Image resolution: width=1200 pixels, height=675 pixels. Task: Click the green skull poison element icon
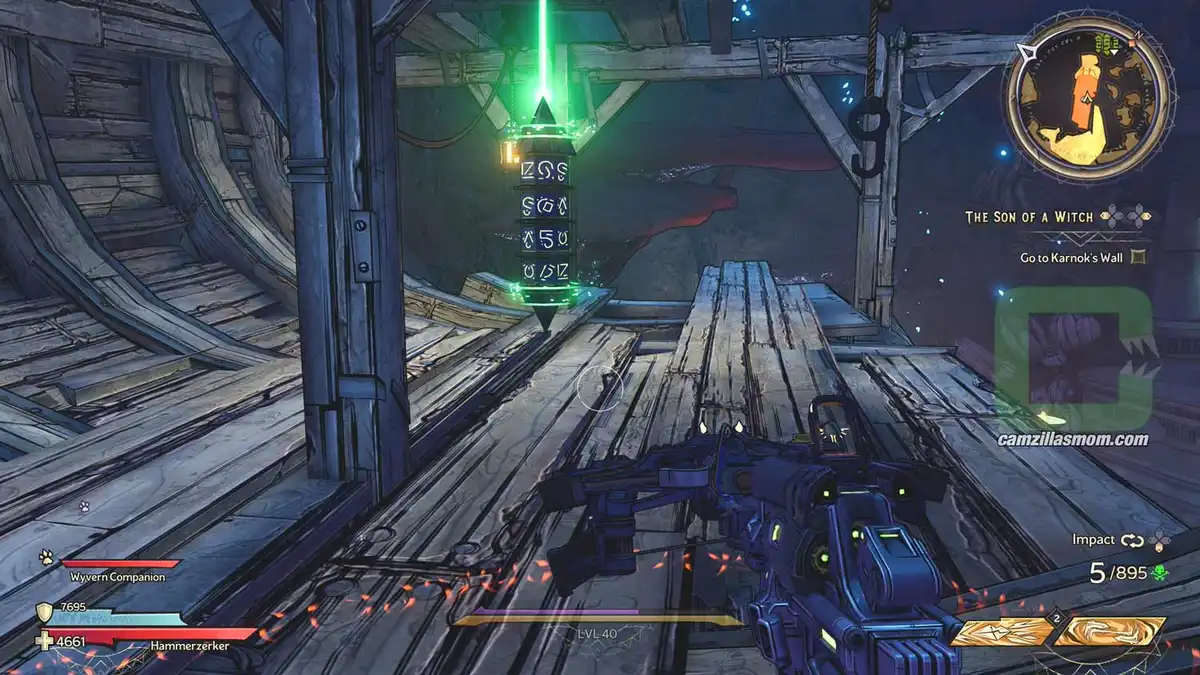[1159, 572]
